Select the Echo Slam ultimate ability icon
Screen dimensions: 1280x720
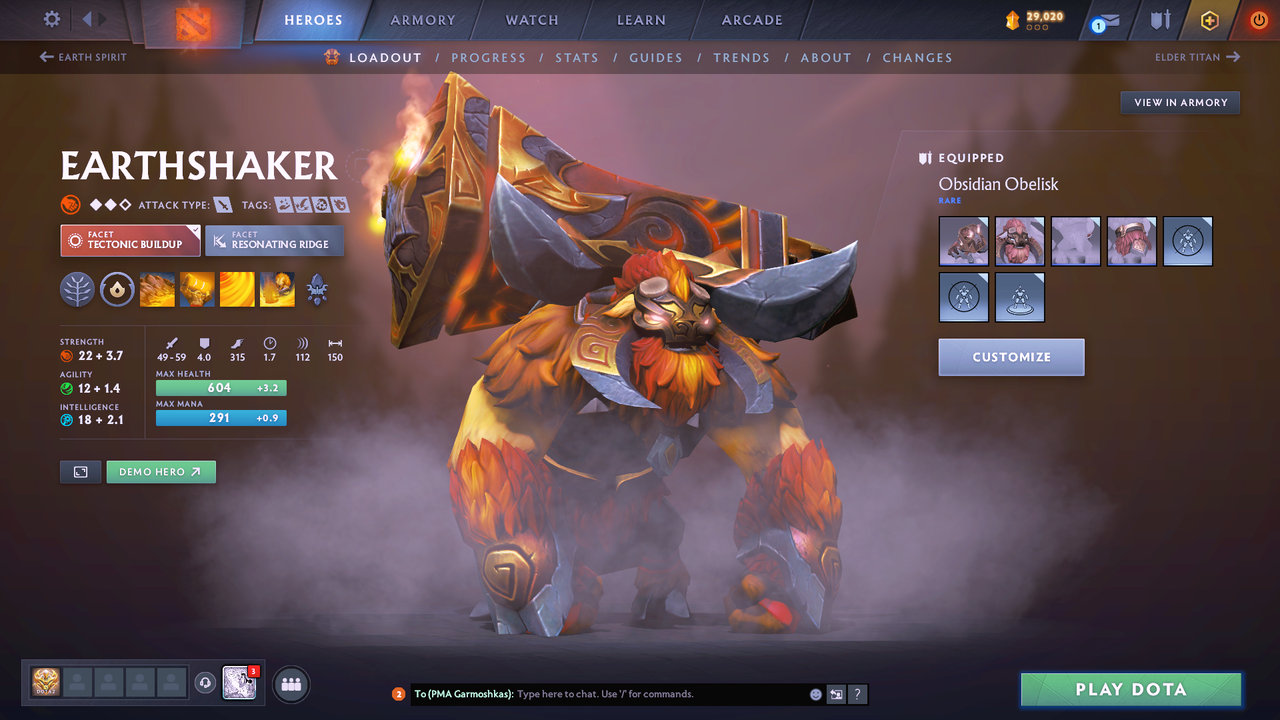tap(277, 290)
